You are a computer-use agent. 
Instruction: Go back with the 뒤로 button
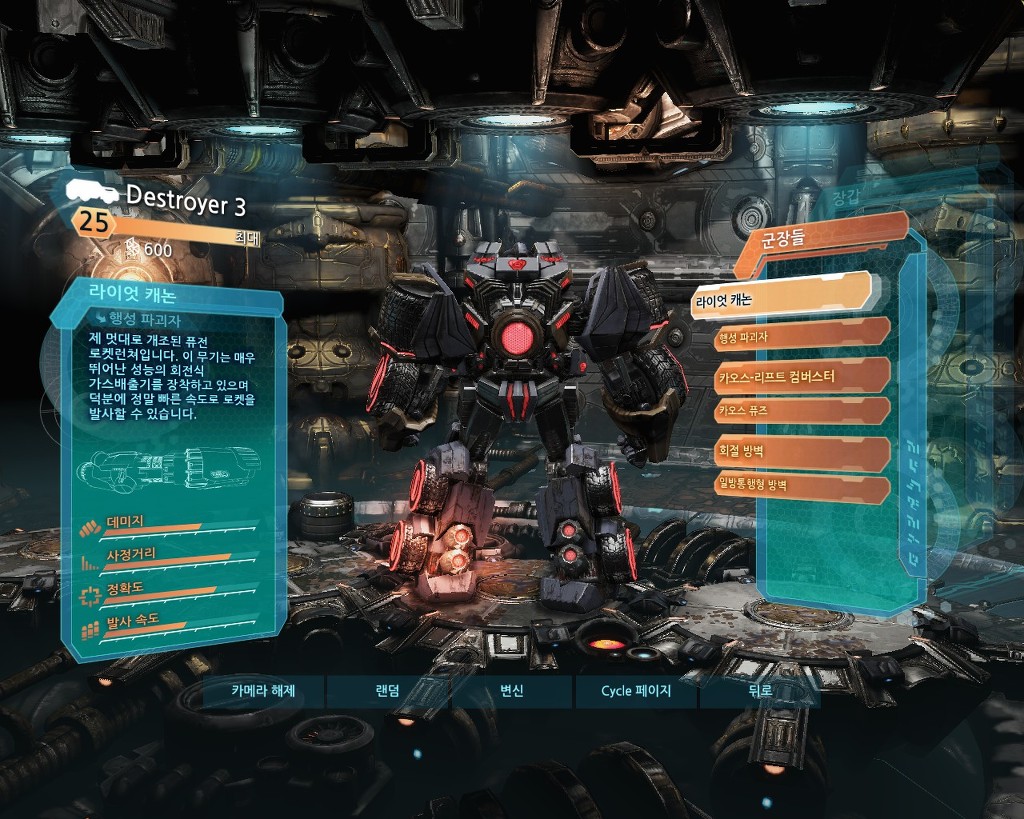[760, 691]
